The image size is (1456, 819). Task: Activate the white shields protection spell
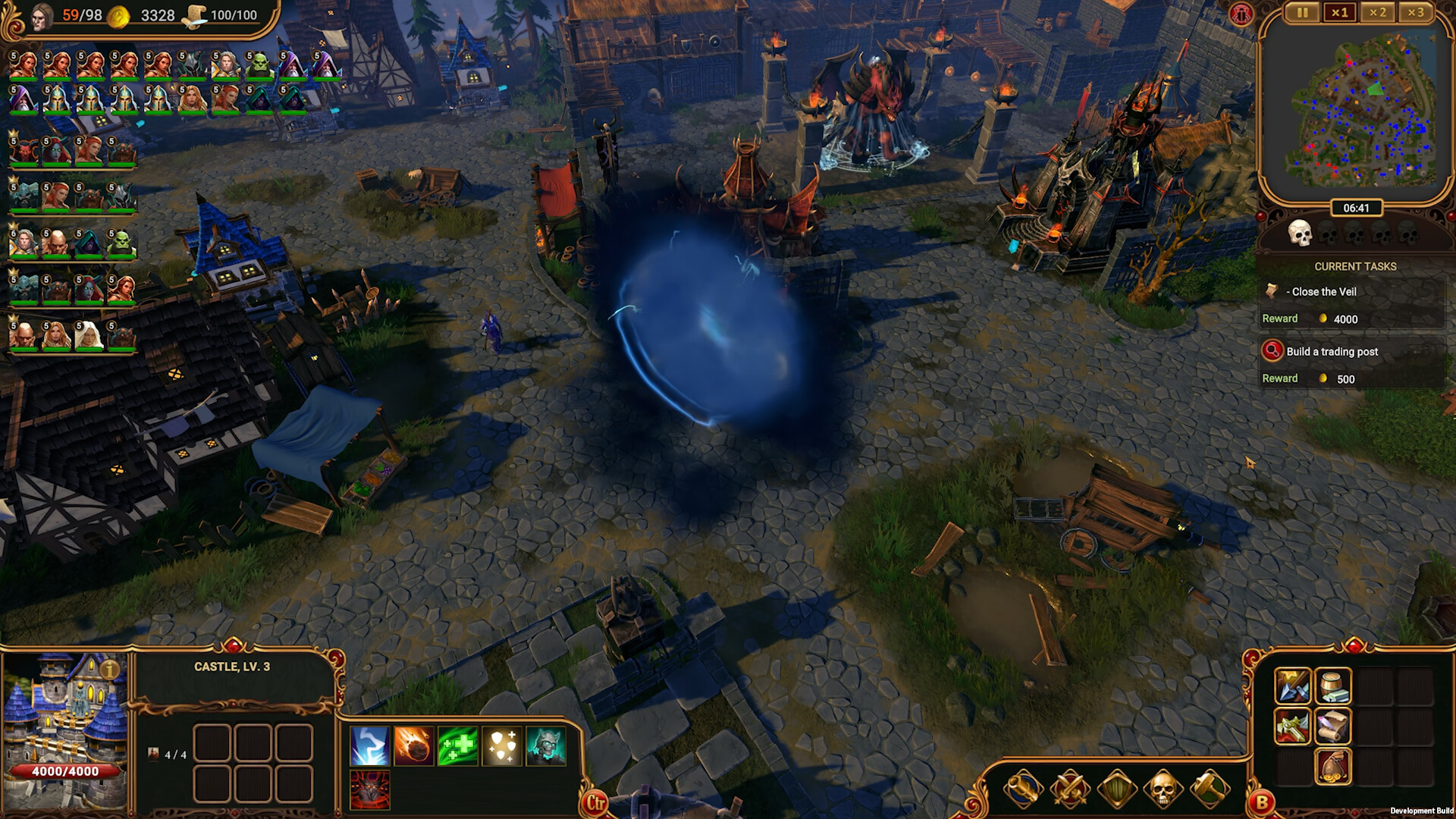pyautogui.click(x=501, y=746)
